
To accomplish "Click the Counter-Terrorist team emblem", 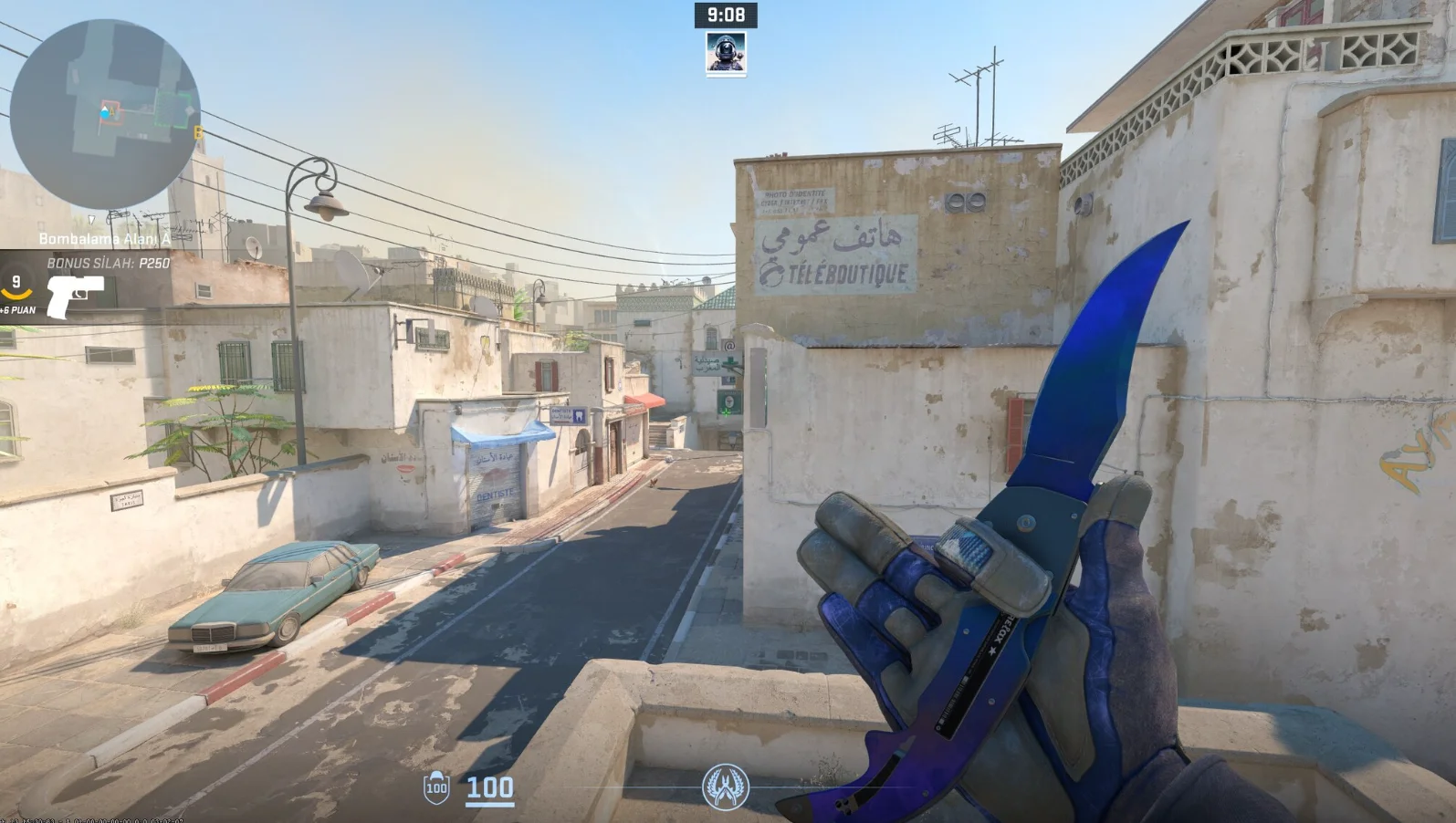I will [726, 786].
